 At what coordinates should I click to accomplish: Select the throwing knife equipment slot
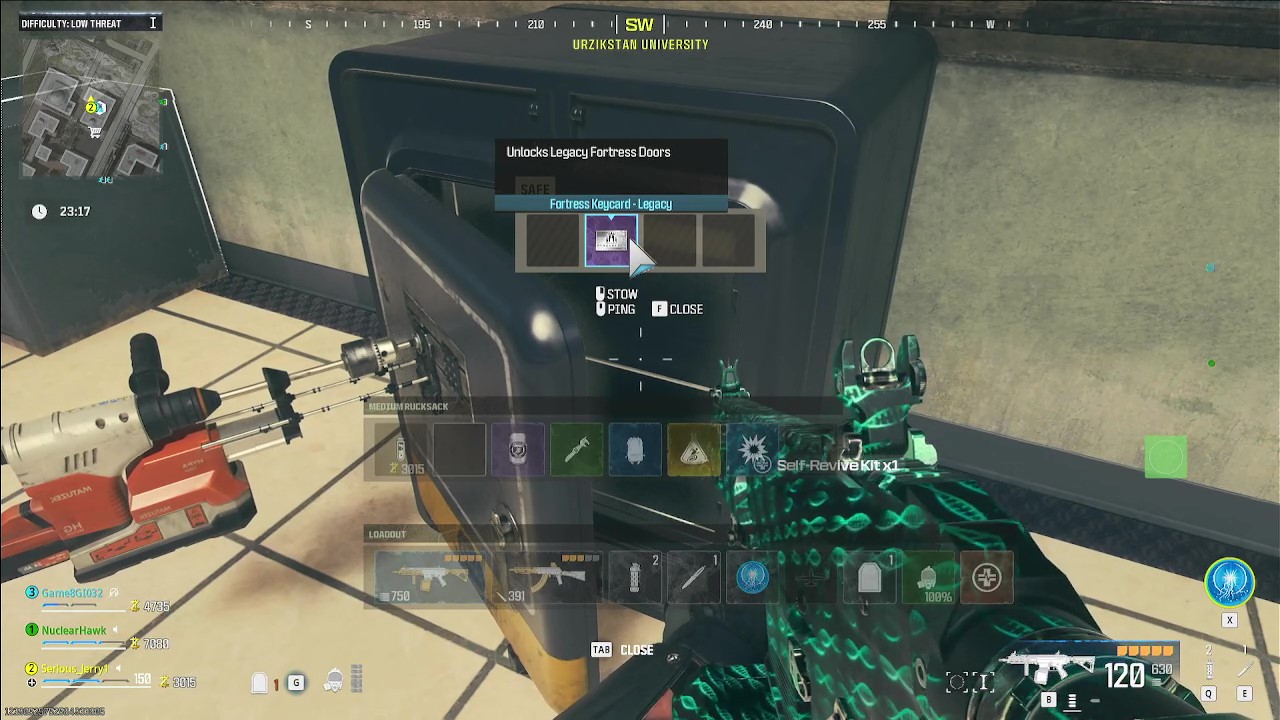[692, 577]
